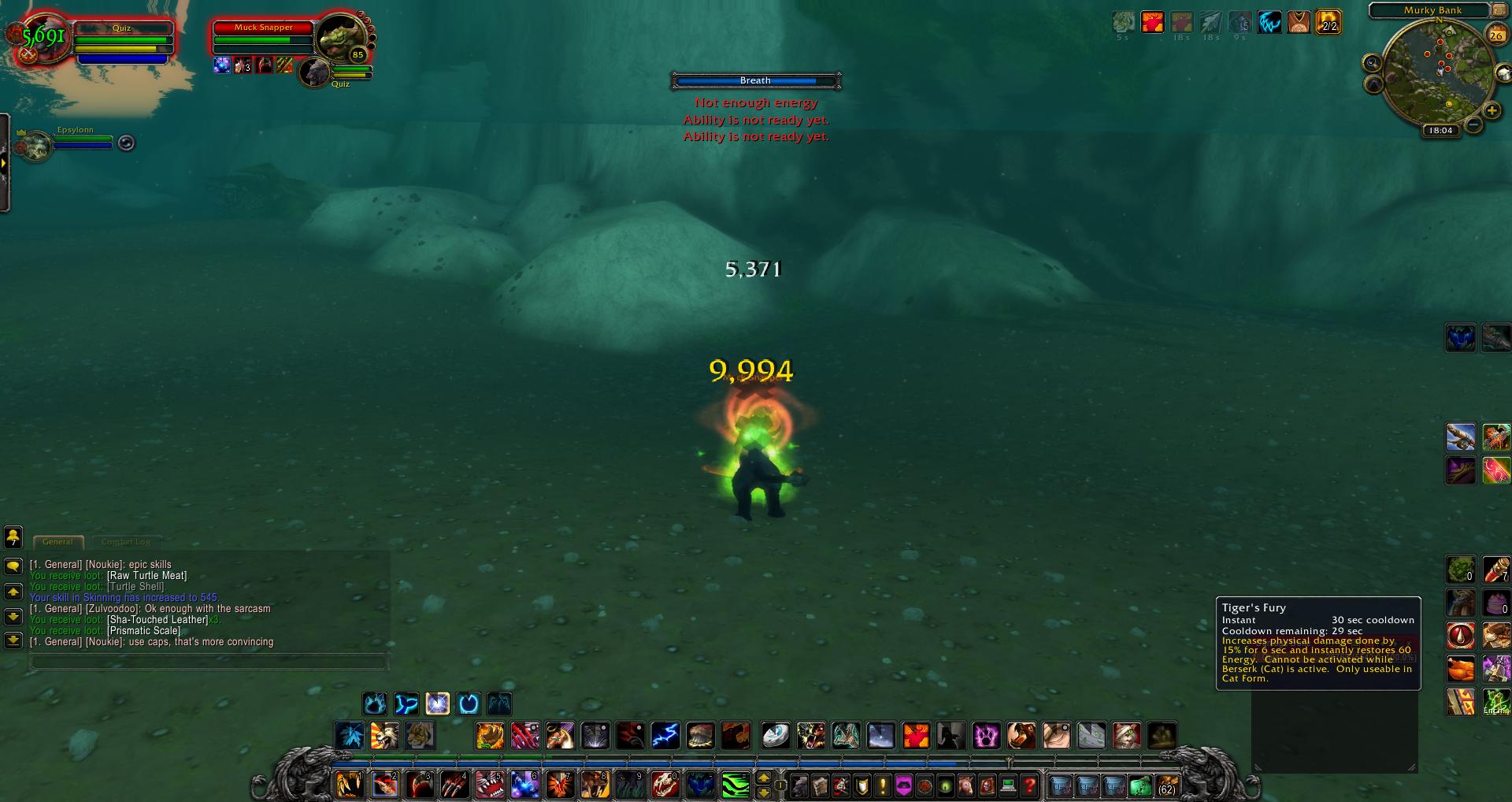
Task: Use the ability in action slot 1
Action: pyautogui.click(x=350, y=785)
